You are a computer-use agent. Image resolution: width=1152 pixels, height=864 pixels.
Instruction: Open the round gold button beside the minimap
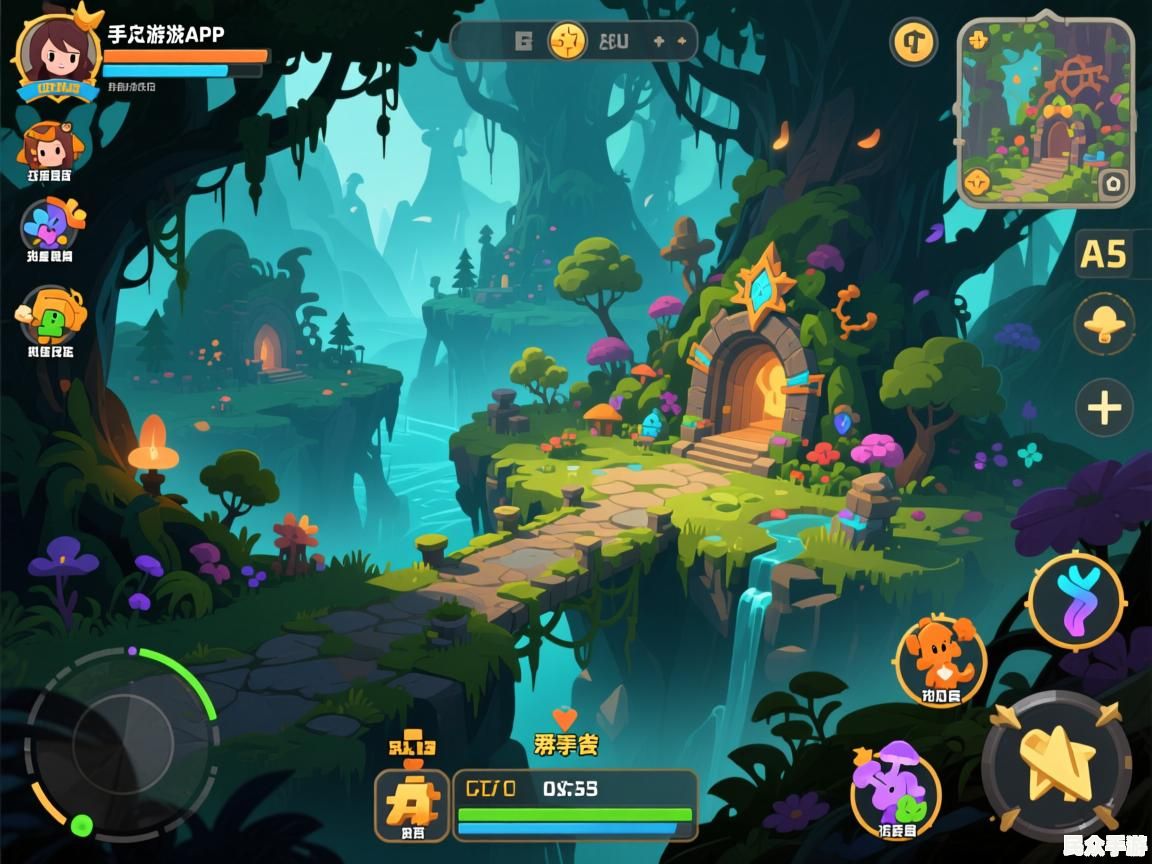point(913,42)
